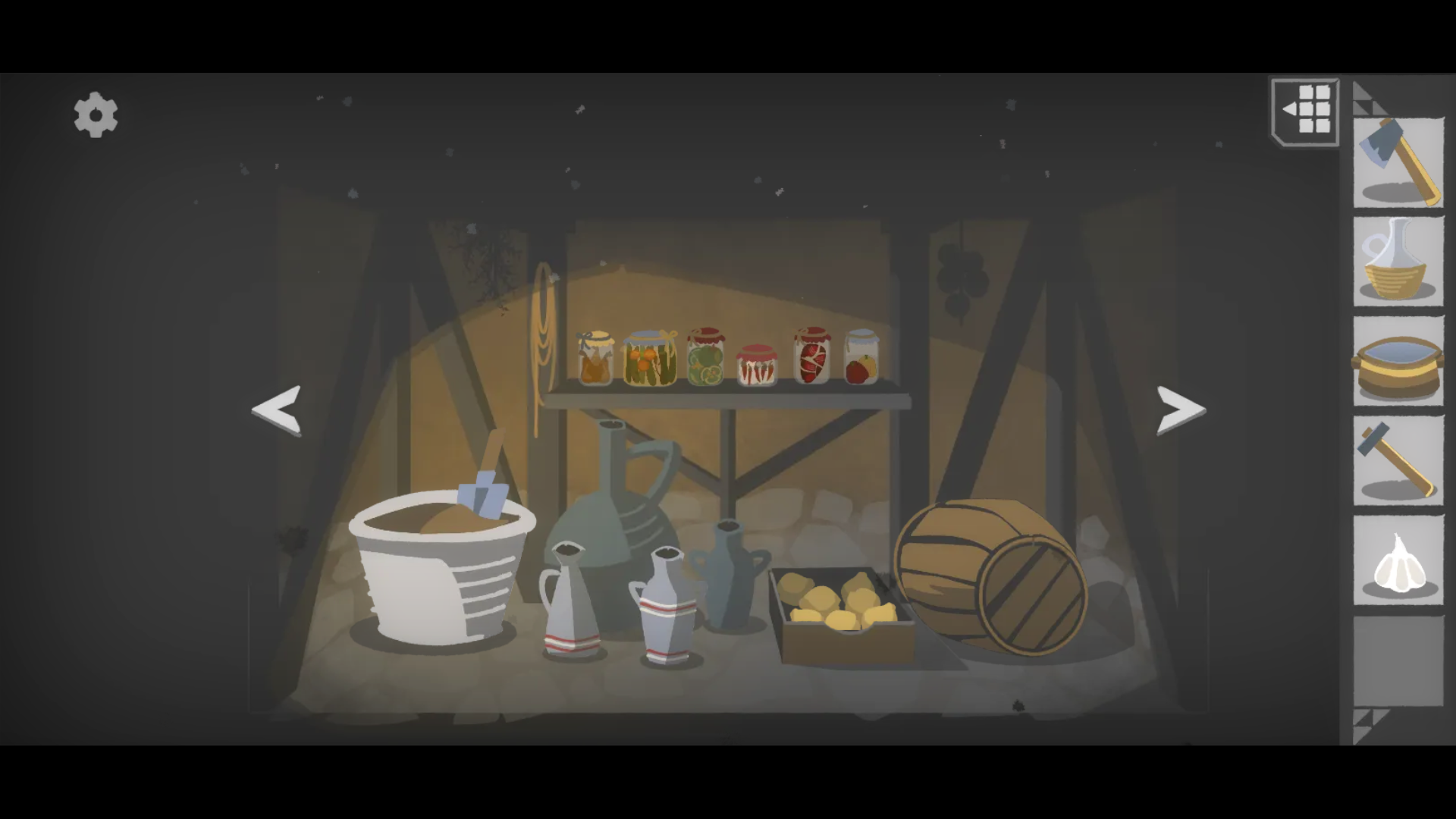Choose the wicker wine jug item
This screenshot has height=819, width=1456.
[x=1398, y=262]
